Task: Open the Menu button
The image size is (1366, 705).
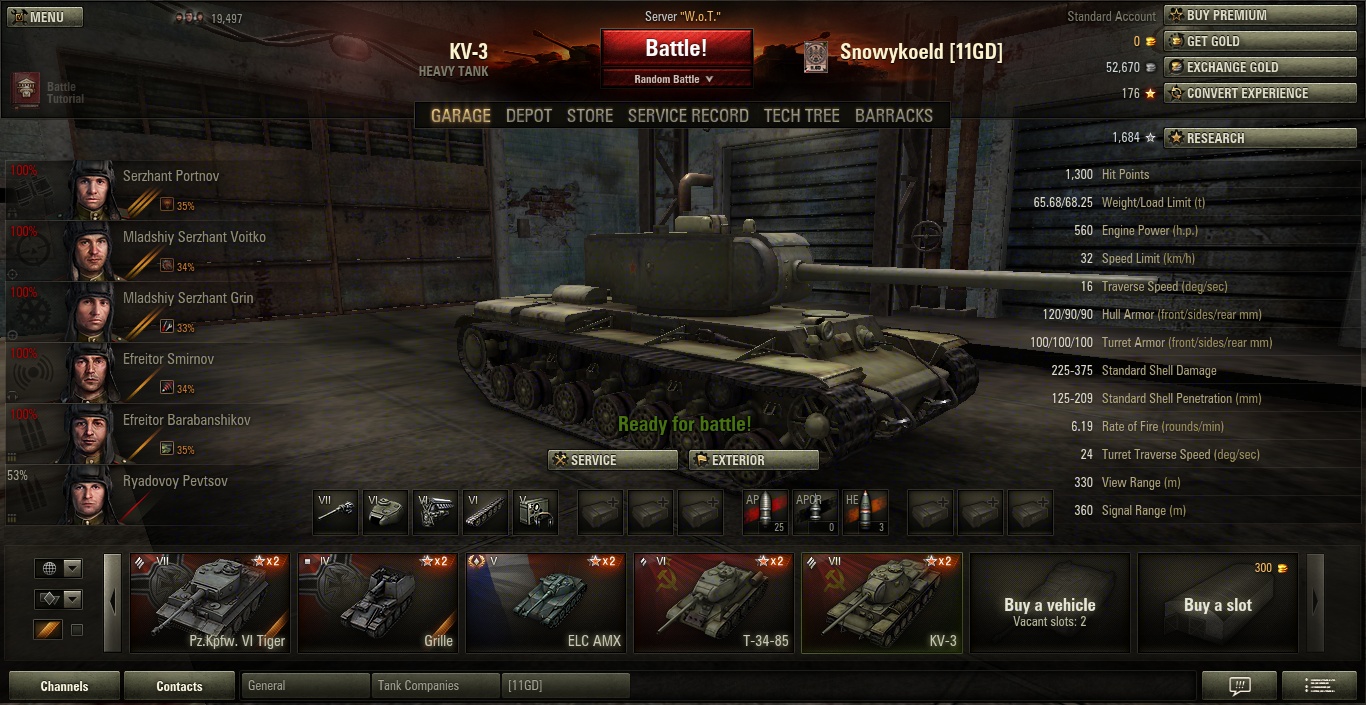Action: 45,17
